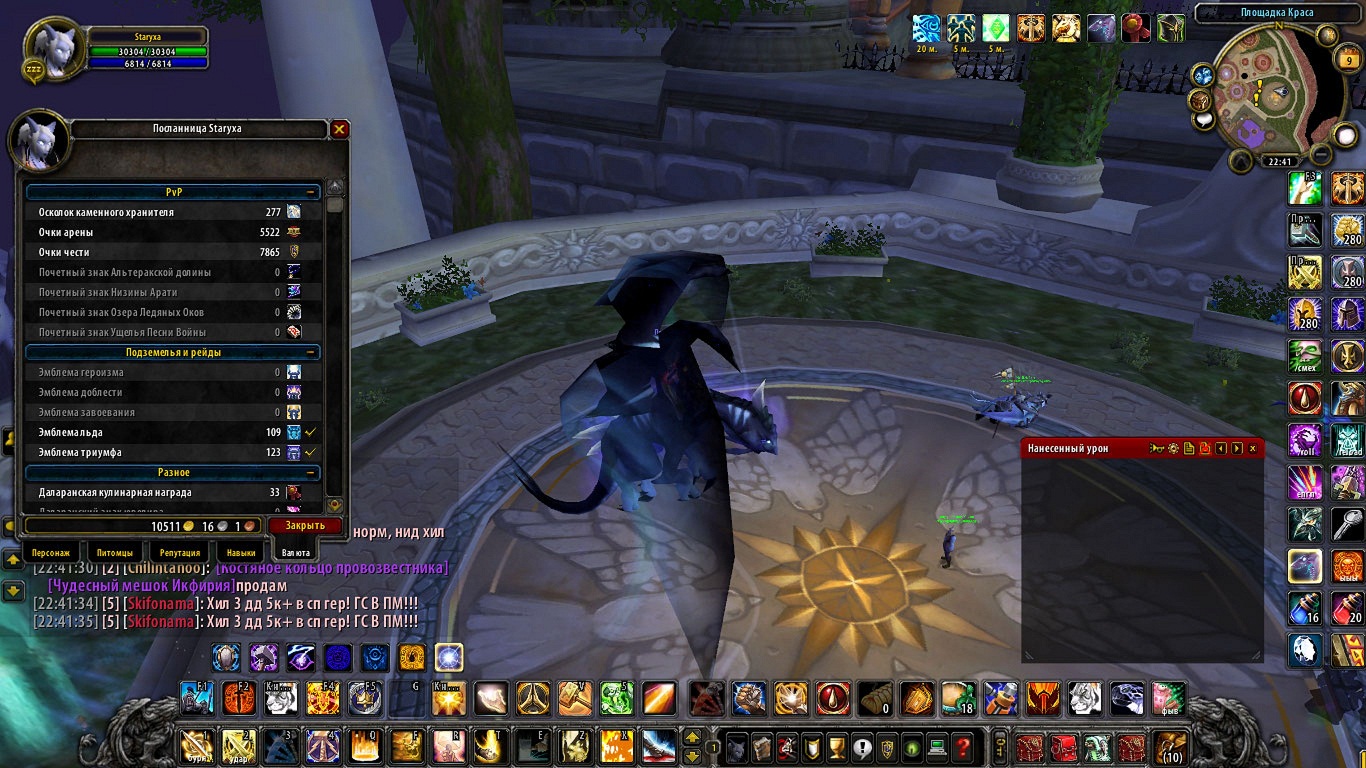Viewport: 1366px width, 768px height.
Task: Close the currency window with the red X
Action: point(340,129)
